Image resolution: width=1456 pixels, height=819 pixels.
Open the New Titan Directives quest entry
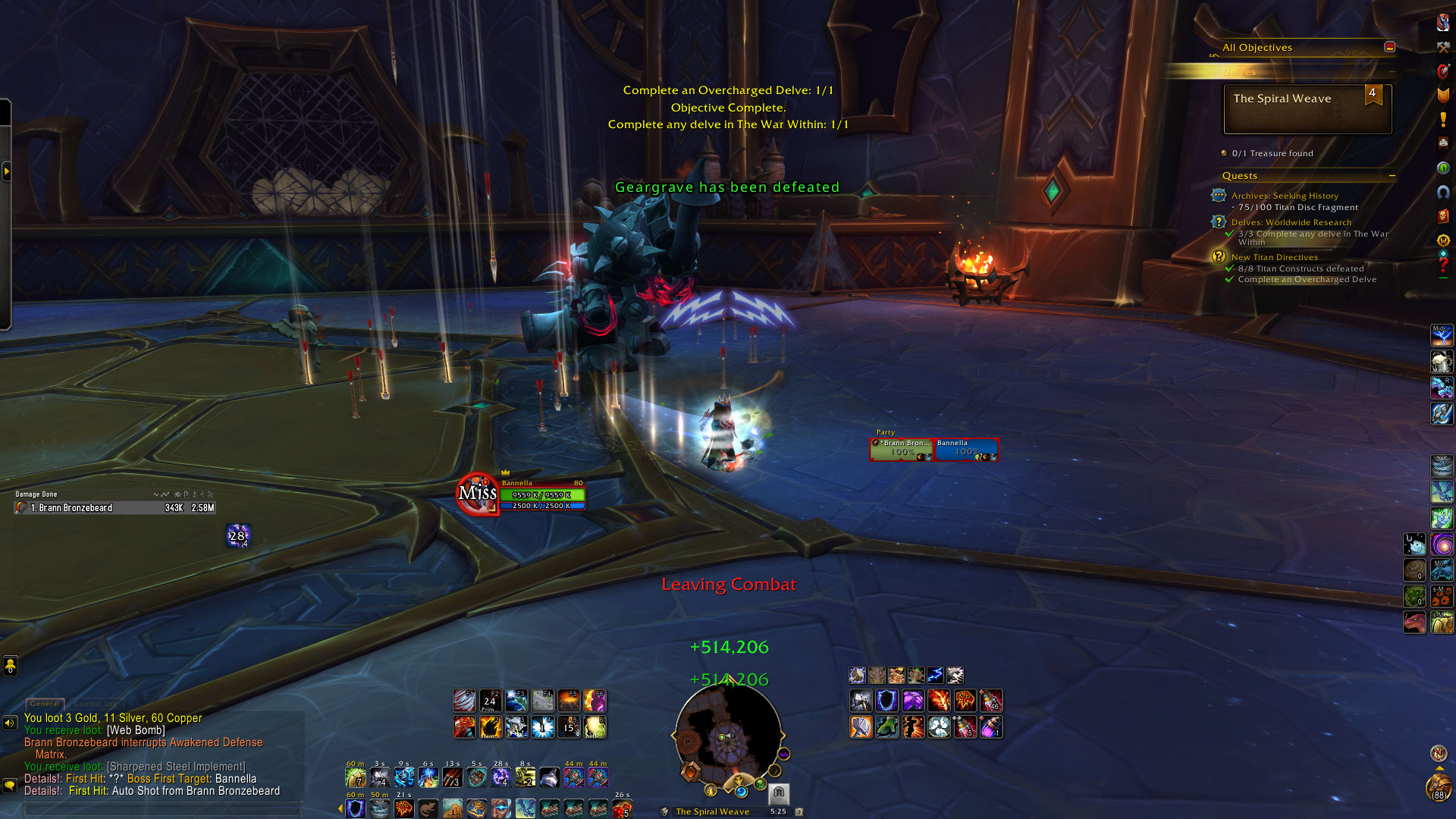(x=1274, y=257)
